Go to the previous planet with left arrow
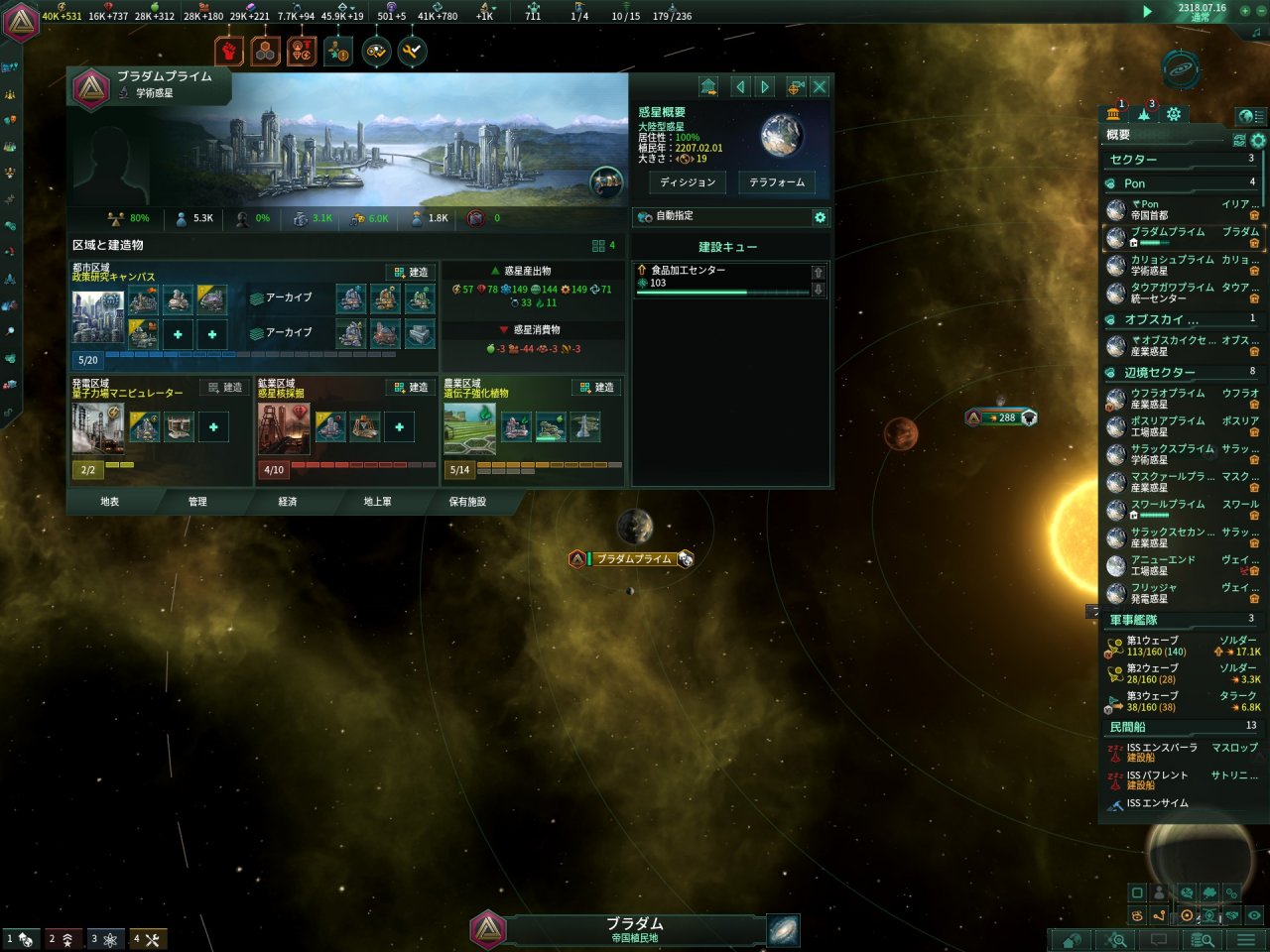The image size is (1270, 952). pyautogui.click(x=740, y=87)
